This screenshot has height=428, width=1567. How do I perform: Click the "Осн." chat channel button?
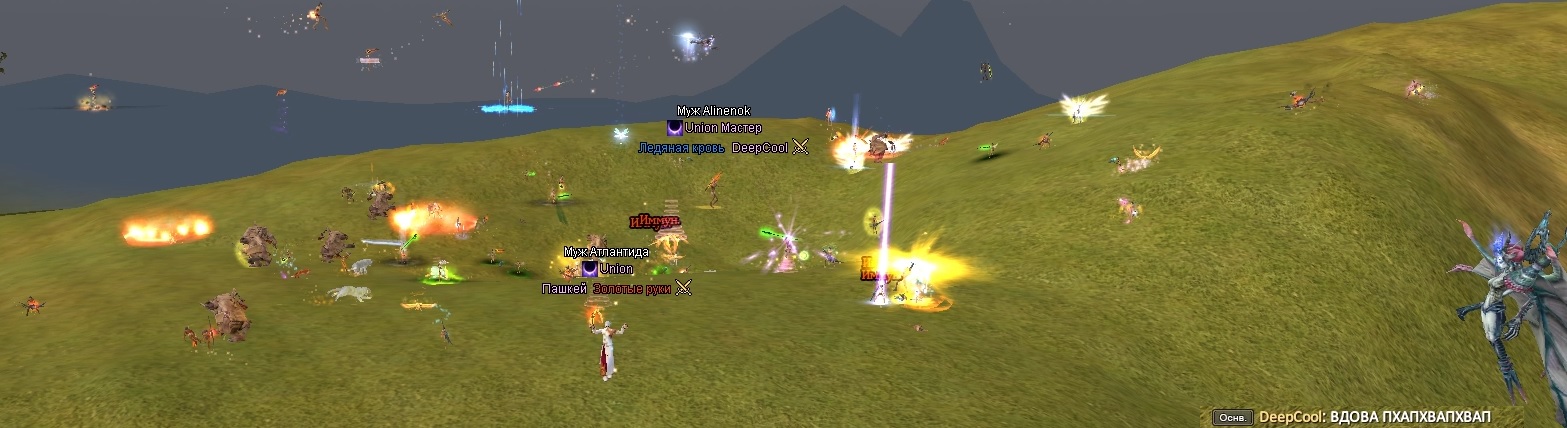tap(1231, 417)
